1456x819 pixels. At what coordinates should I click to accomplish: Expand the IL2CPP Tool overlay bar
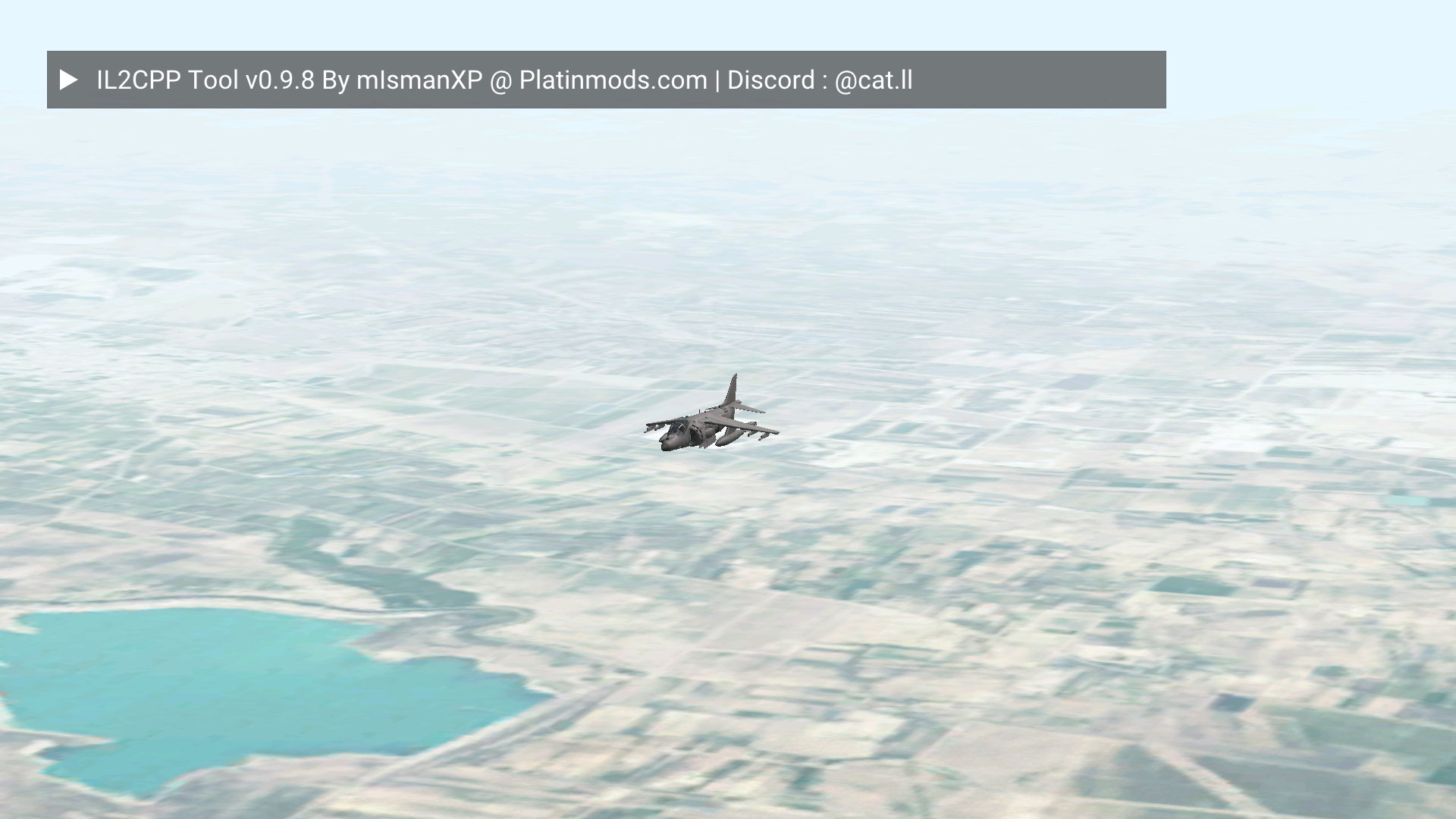coord(68,80)
